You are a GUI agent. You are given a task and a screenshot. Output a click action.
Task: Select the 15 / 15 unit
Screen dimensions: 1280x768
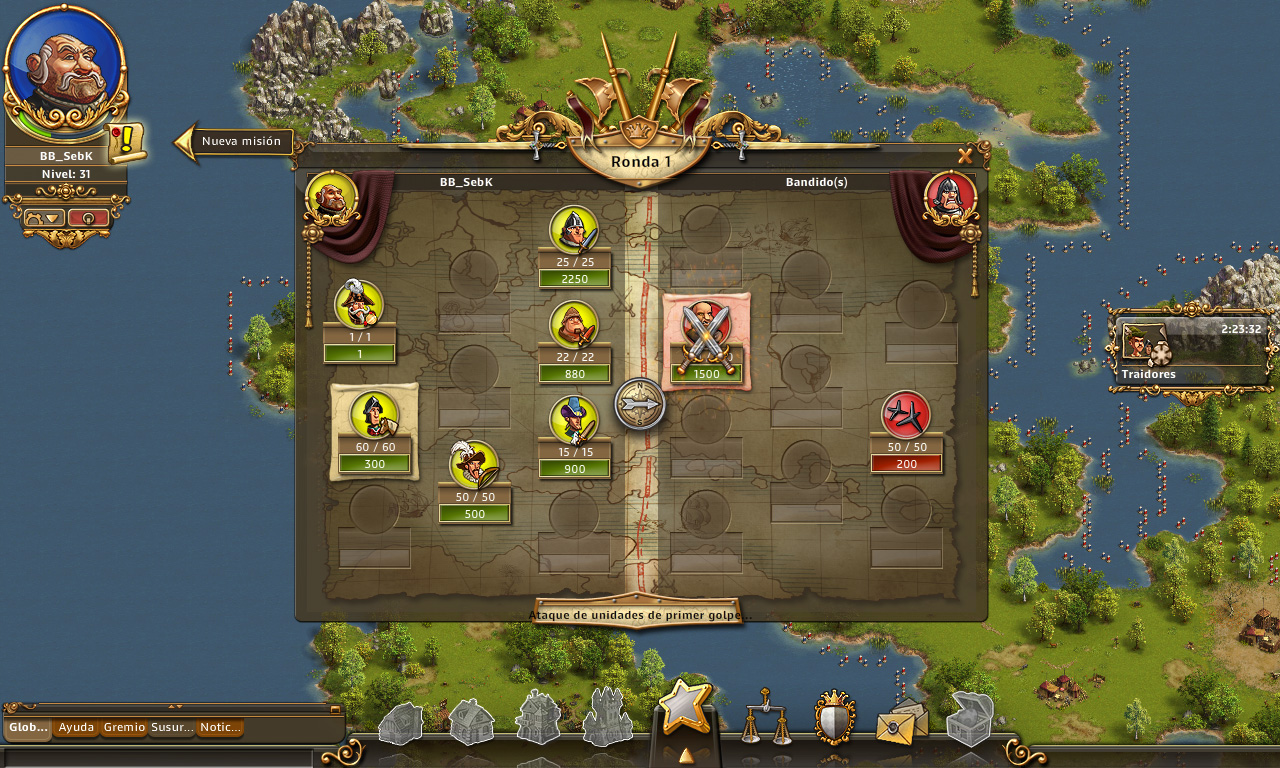(x=574, y=419)
